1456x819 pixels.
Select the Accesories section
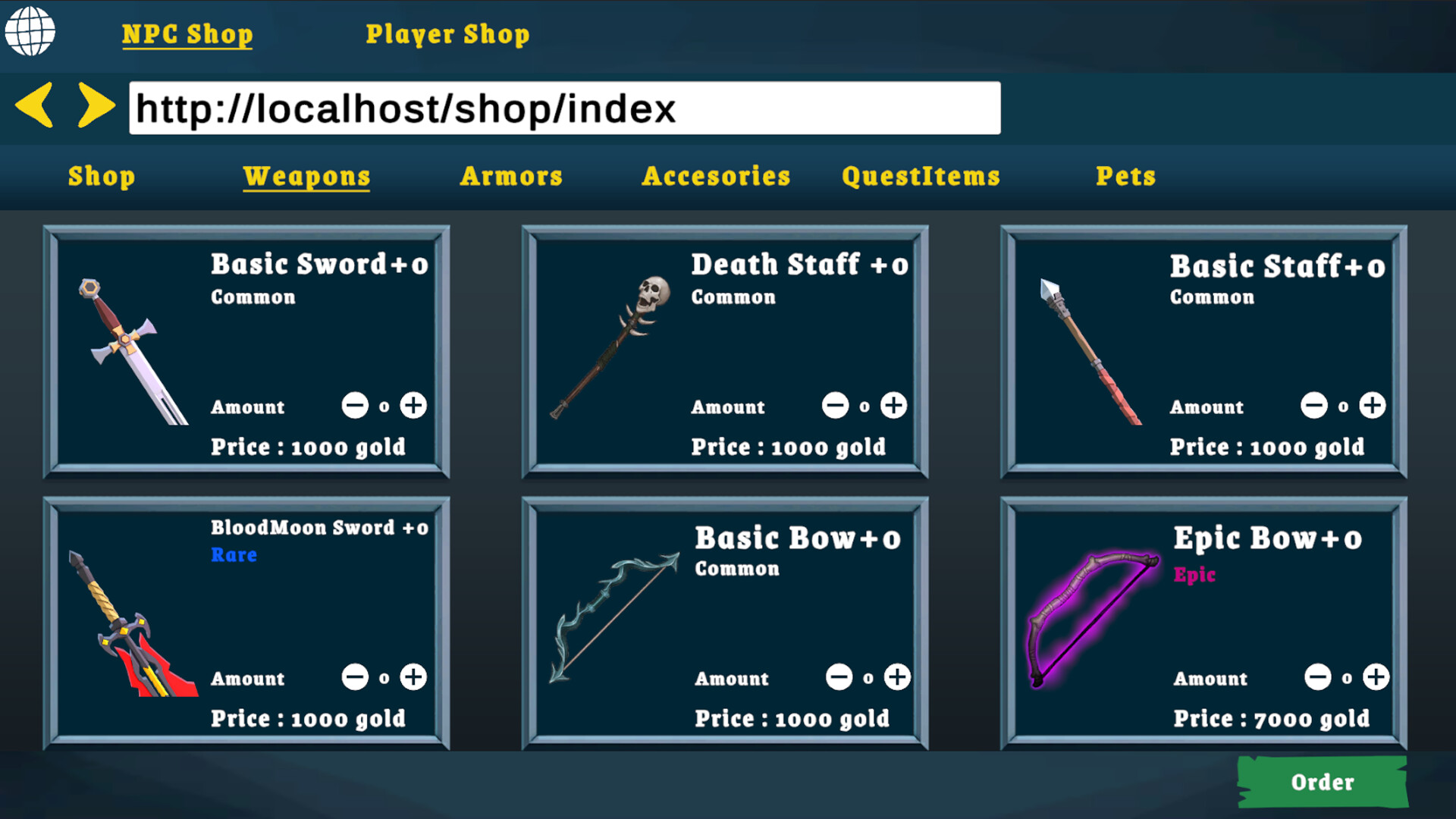[x=716, y=176]
